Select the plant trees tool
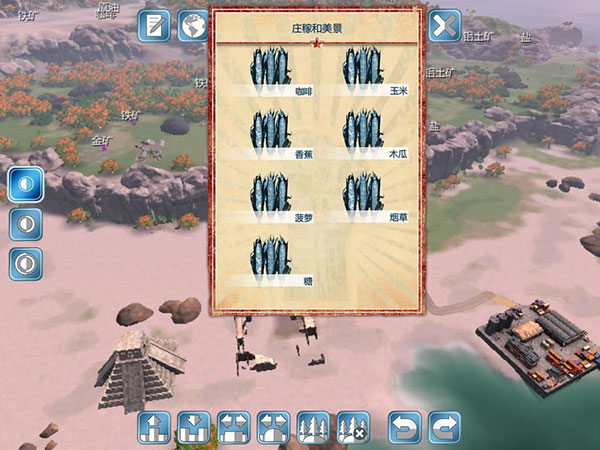600x450 pixels. (x=313, y=428)
